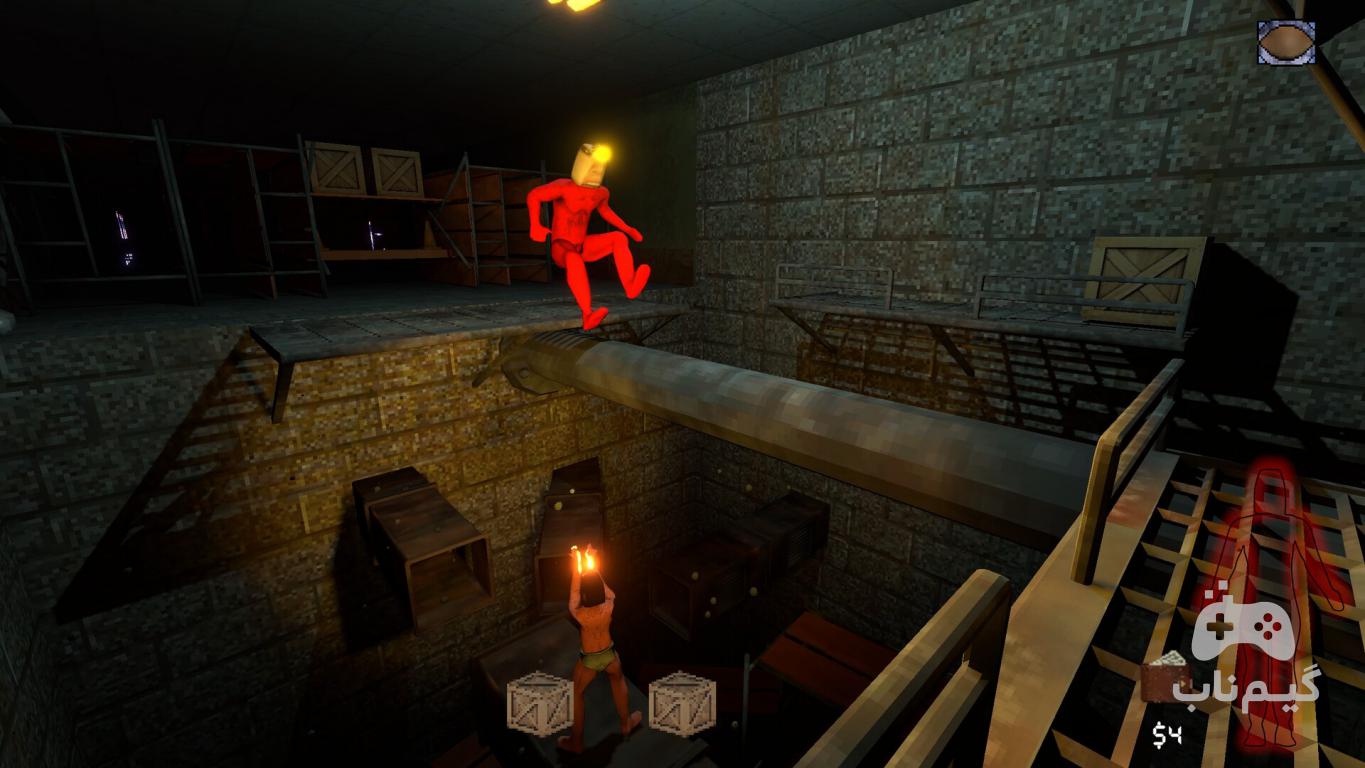Screen dimensions: 1365x768
Task: Click the white gamepad watermark logo
Action: coord(1243,629)
